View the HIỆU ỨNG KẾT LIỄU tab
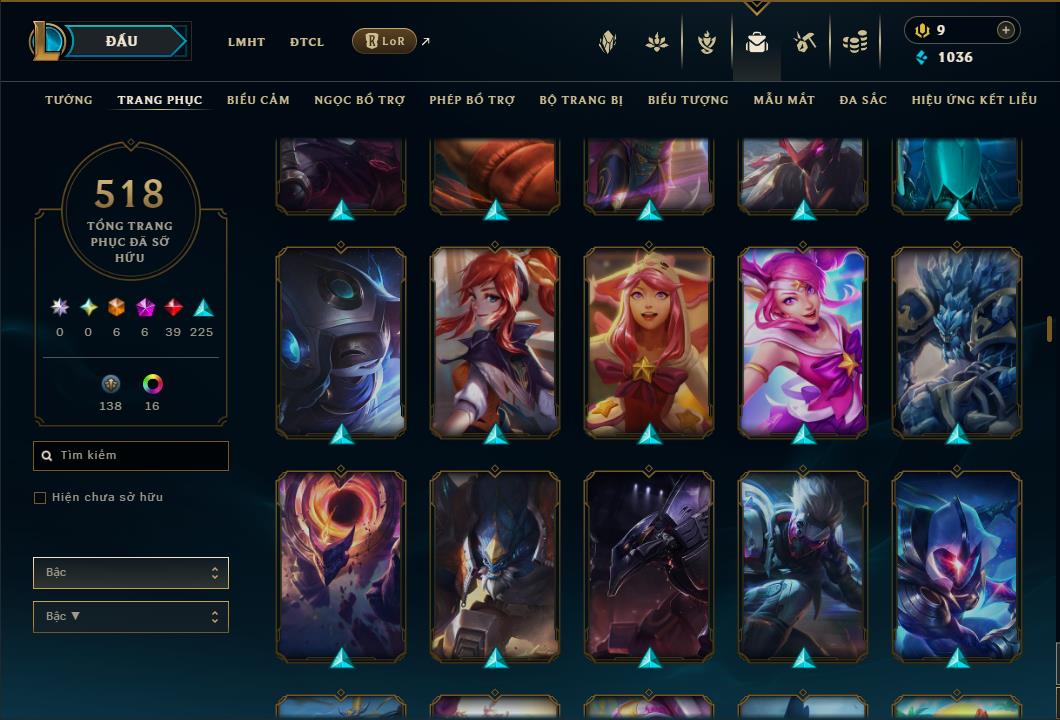 tap(976, 100)
